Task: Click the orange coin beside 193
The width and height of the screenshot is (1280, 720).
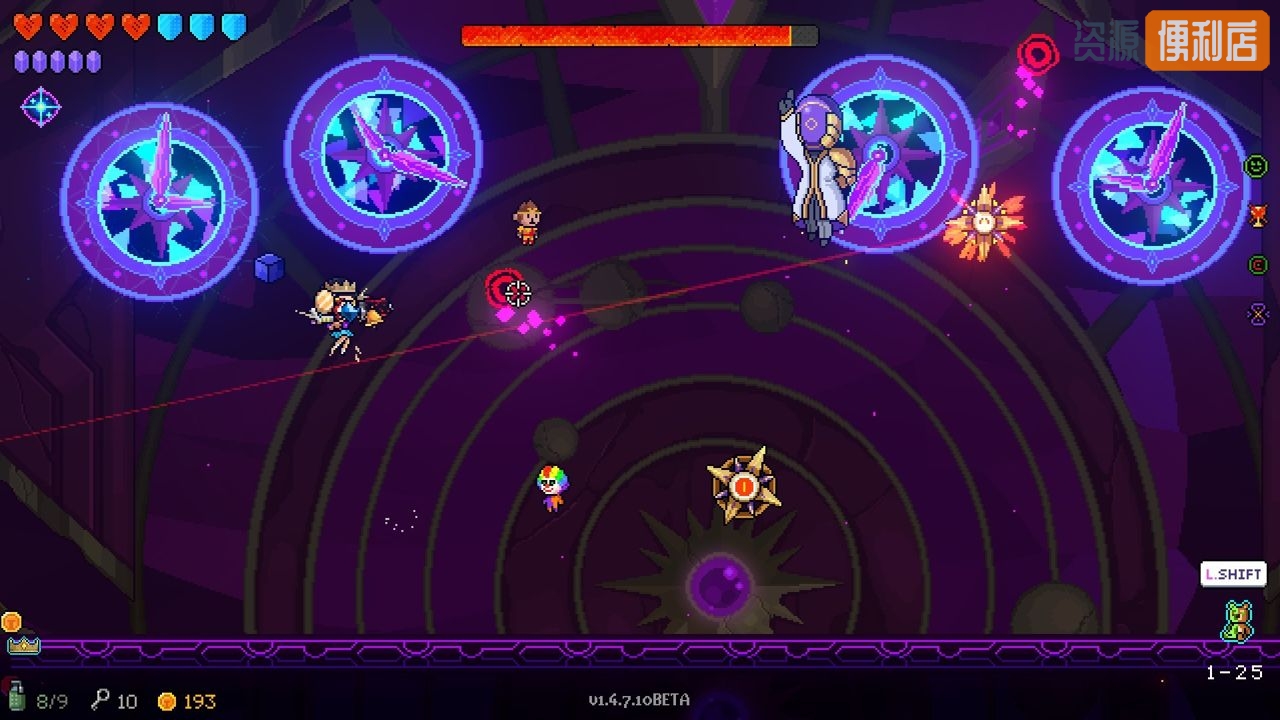Action: 168,701
